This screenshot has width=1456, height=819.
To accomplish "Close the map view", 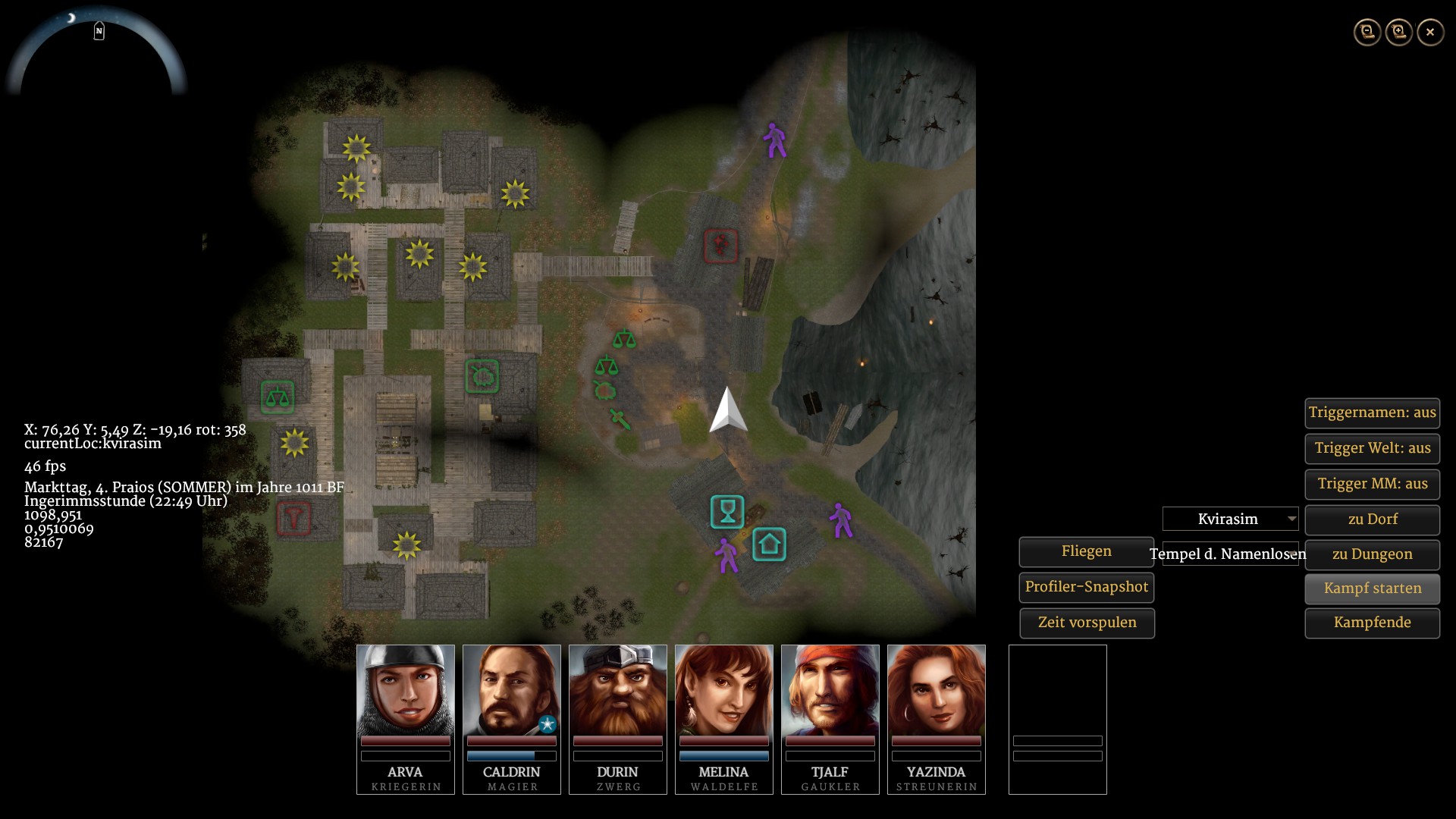I will tap(1430, 32).
